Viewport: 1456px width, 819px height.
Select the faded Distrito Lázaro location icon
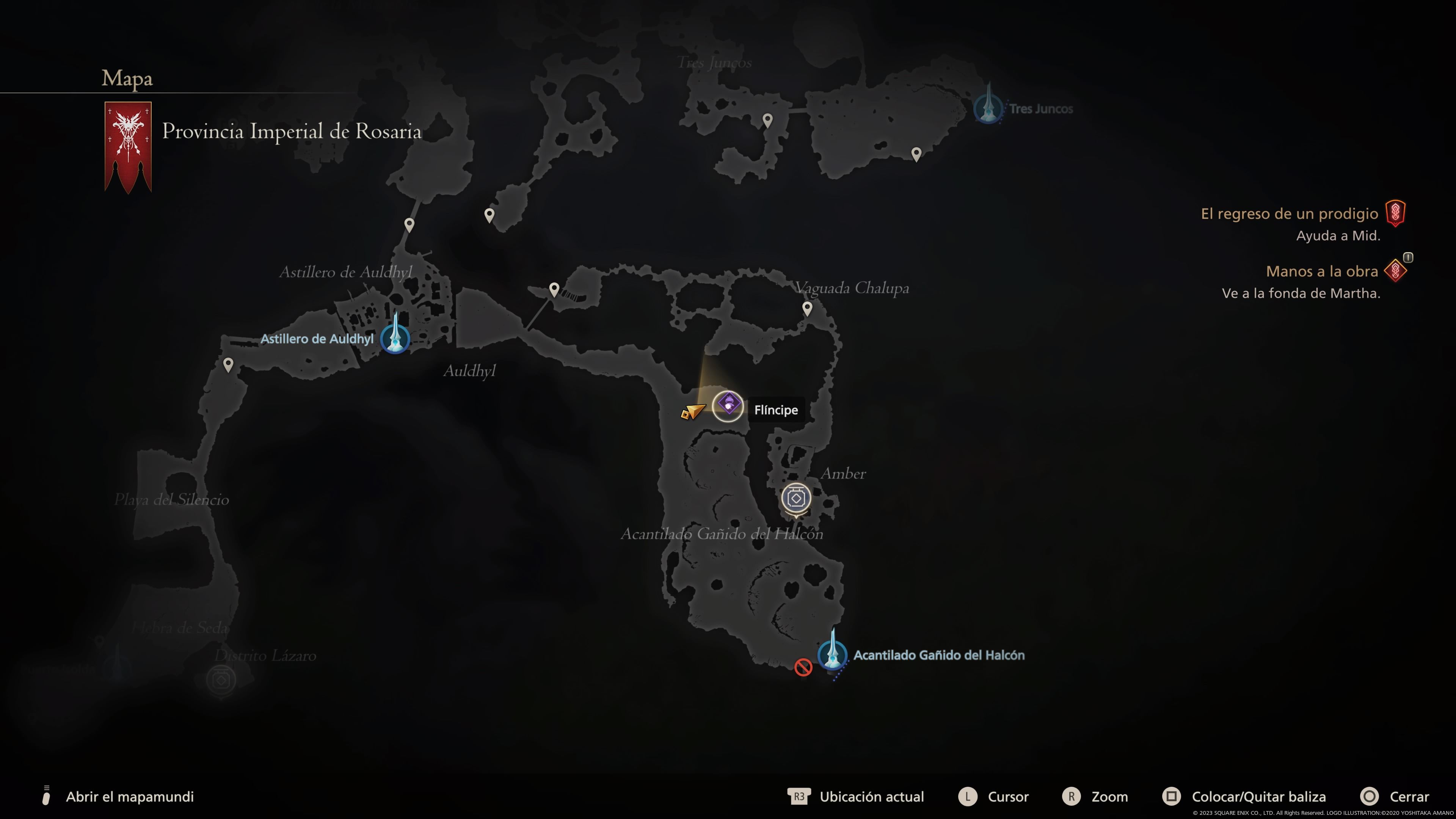221,679
